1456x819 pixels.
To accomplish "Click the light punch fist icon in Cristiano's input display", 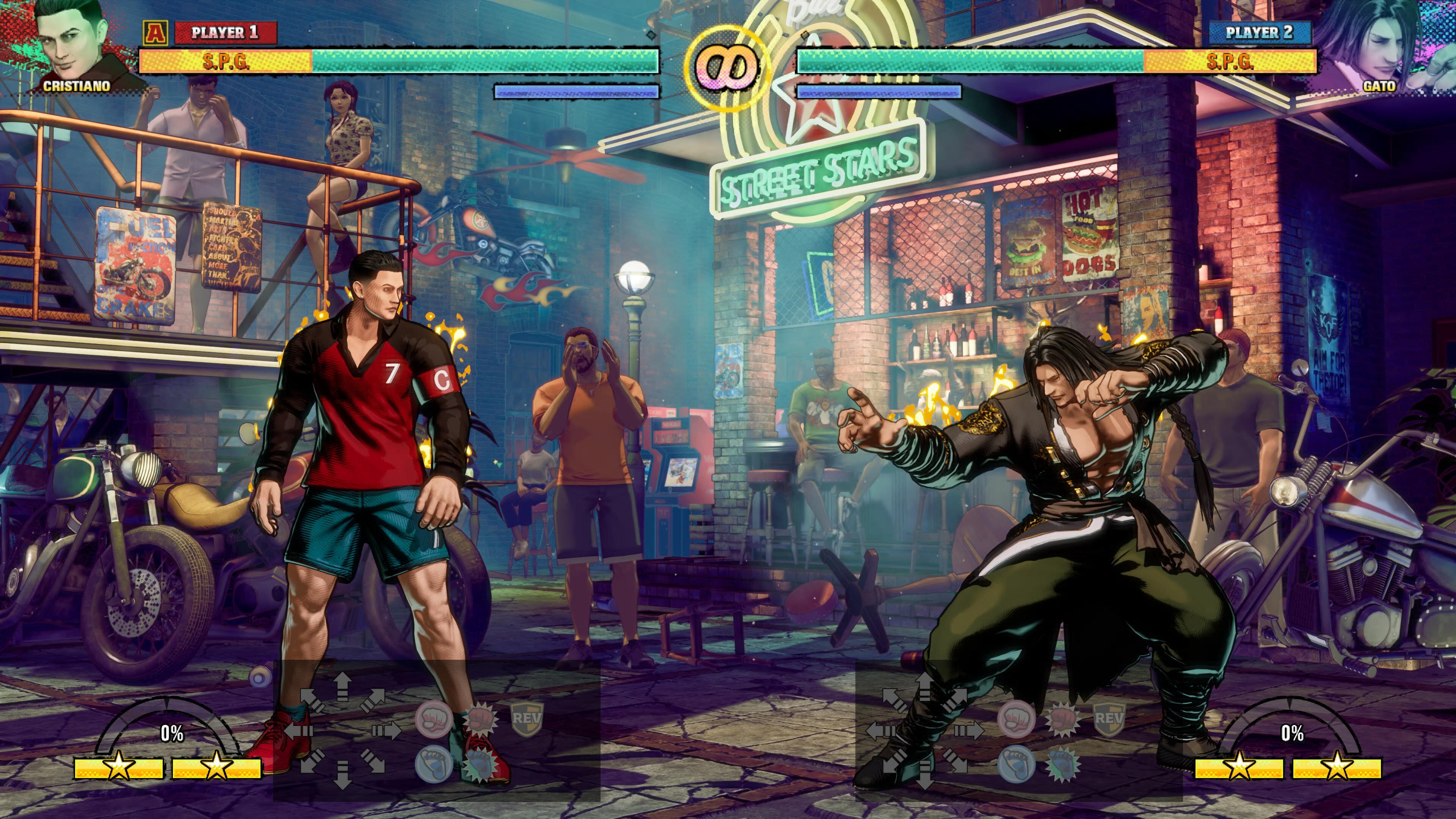I will (433, 719).
